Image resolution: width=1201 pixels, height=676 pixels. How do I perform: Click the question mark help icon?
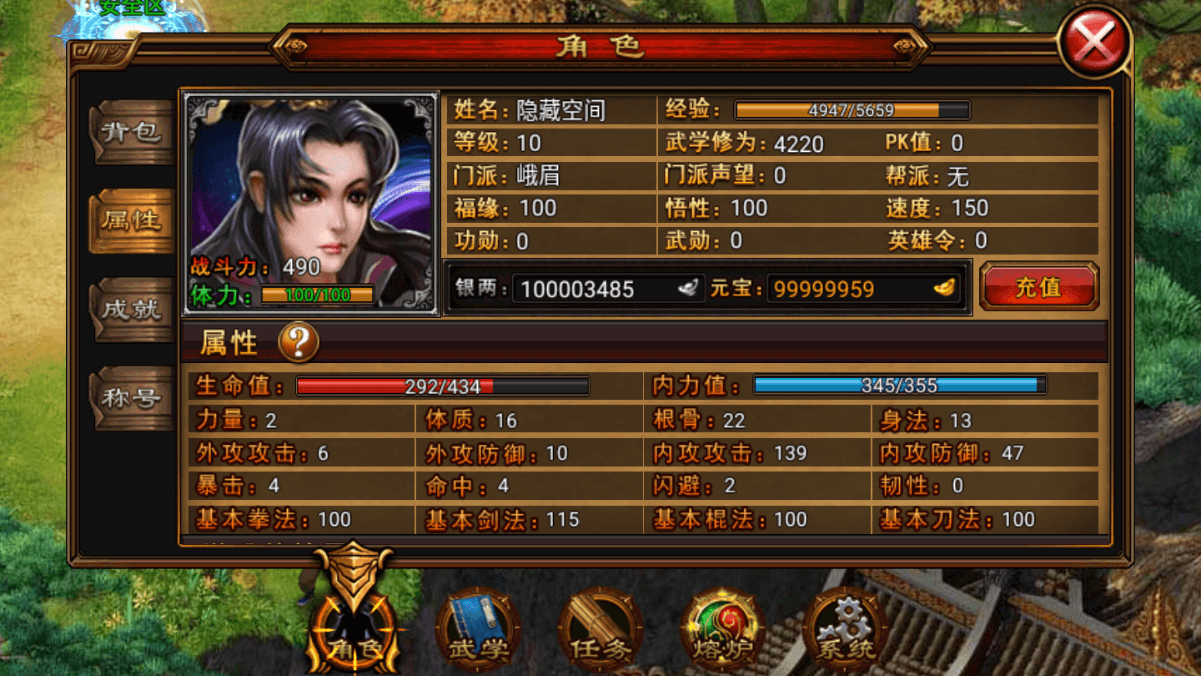[x=298, y=342]
